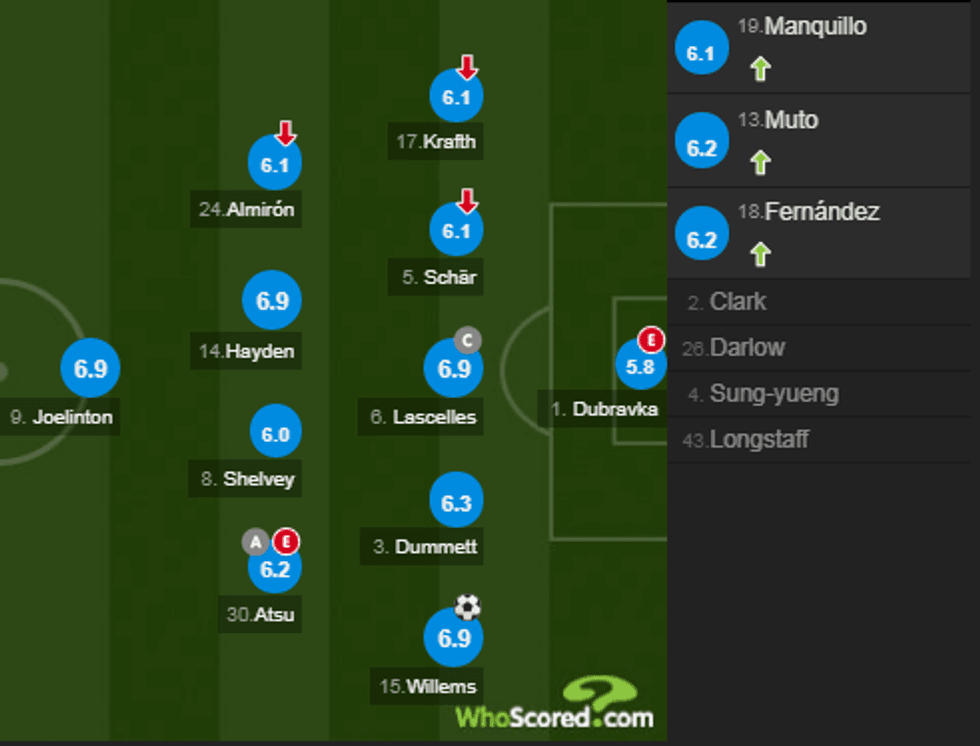980x746 pixels.
Task: Open Almirón's player rating bubble
Action: coord(274,166)
